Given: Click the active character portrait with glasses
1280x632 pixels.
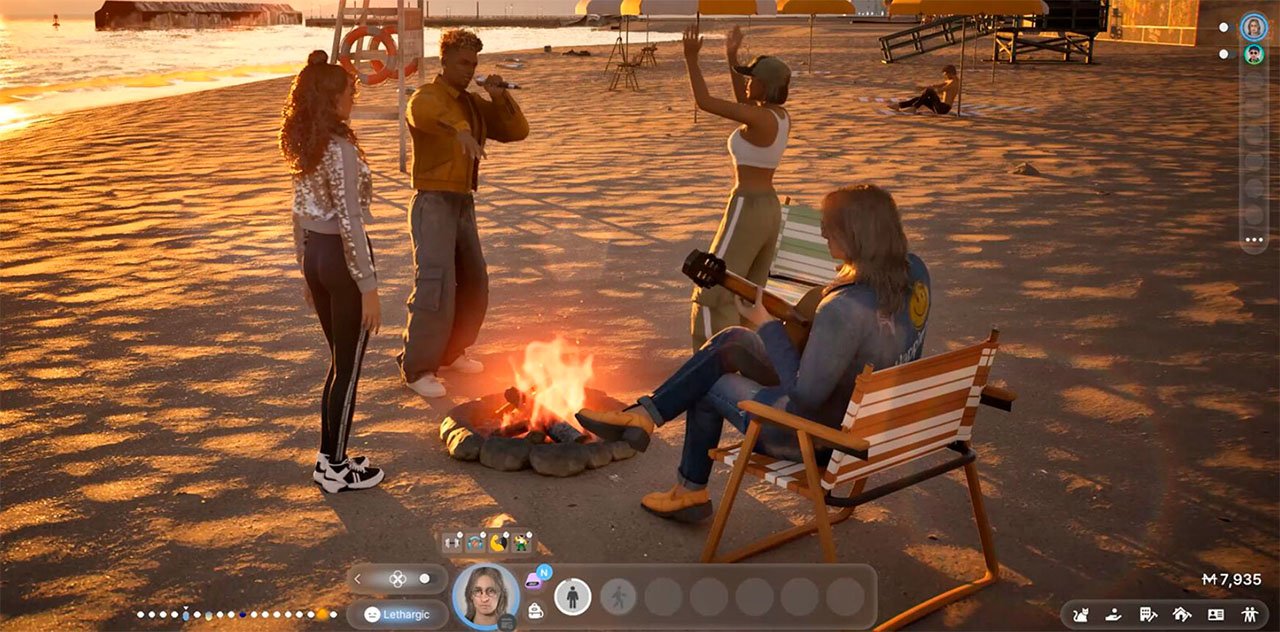Looking at the screenshot, I should click(x=486, y=596).
